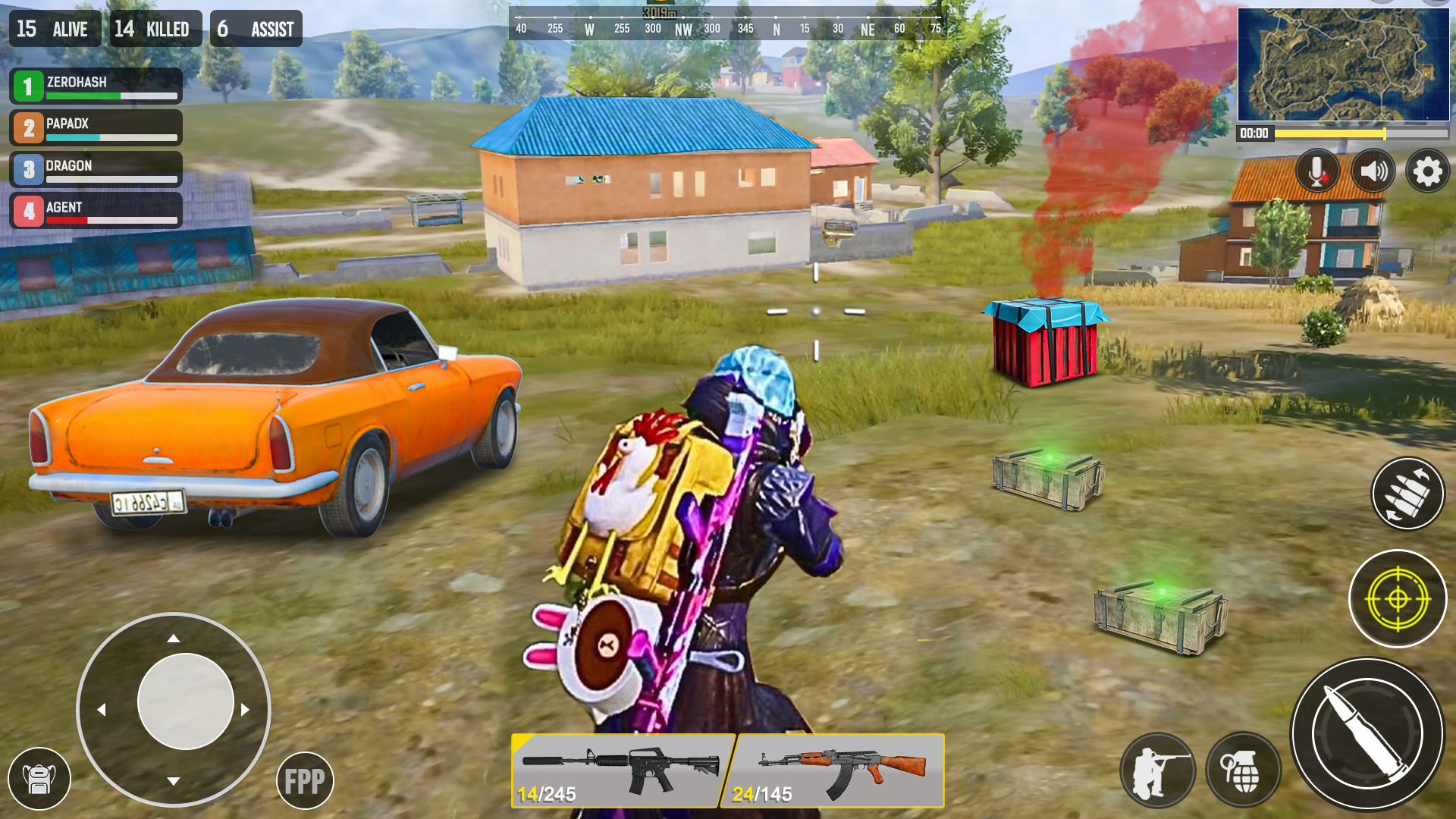Switch to the AK rifle weapon slot
Image resolution: width=1456 pixels, height=819 pixels.
838,769
